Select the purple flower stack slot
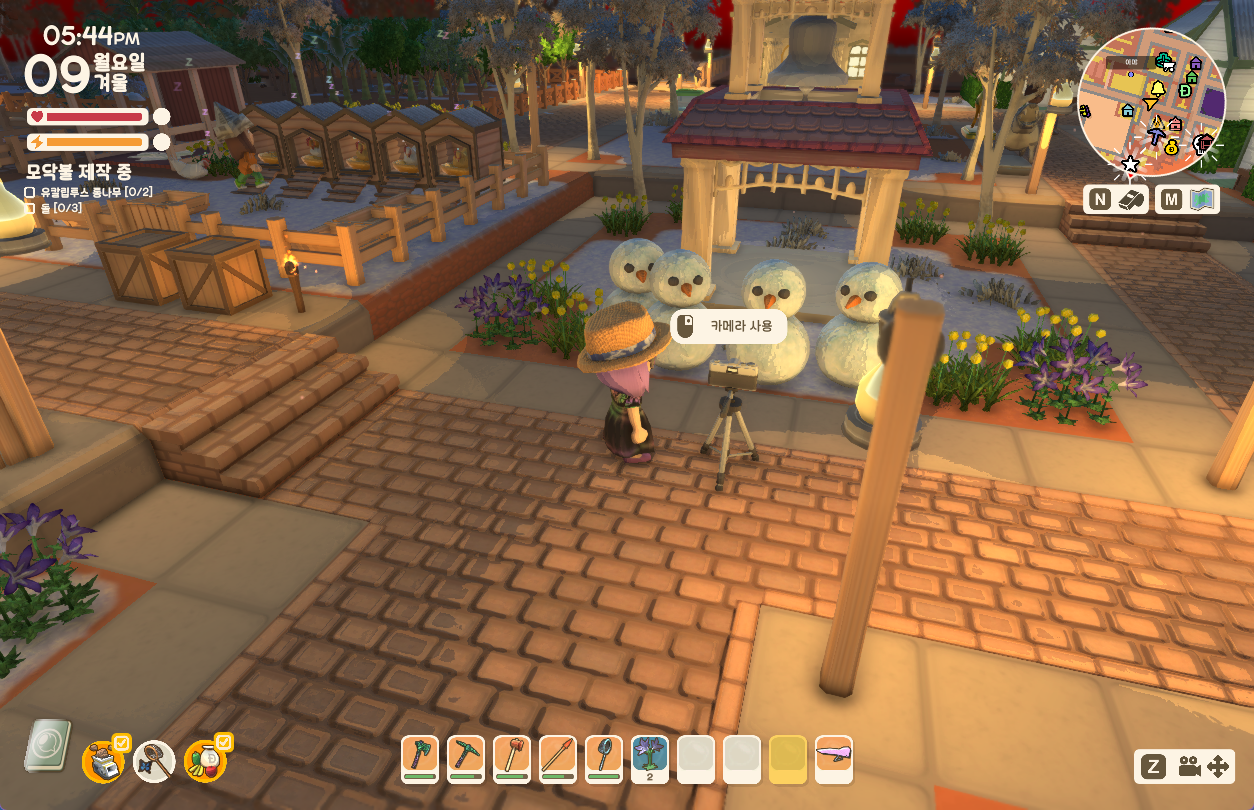The height and width of the screenshot is (810, 1254). (x=650, y=759)
